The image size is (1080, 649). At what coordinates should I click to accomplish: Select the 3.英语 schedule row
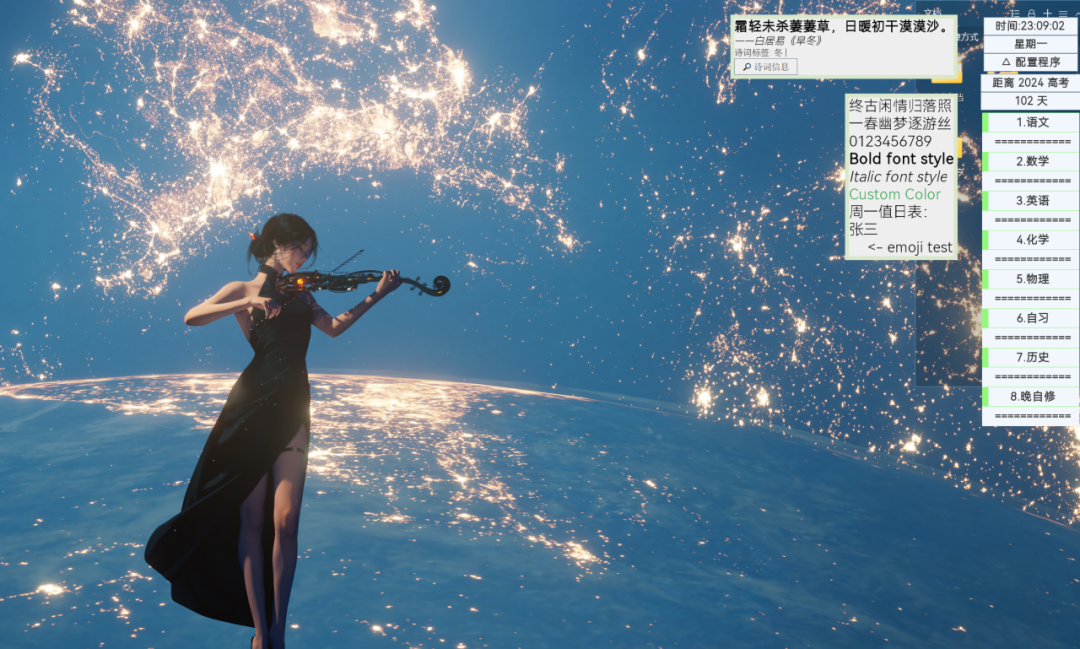tap(1032, 200)
